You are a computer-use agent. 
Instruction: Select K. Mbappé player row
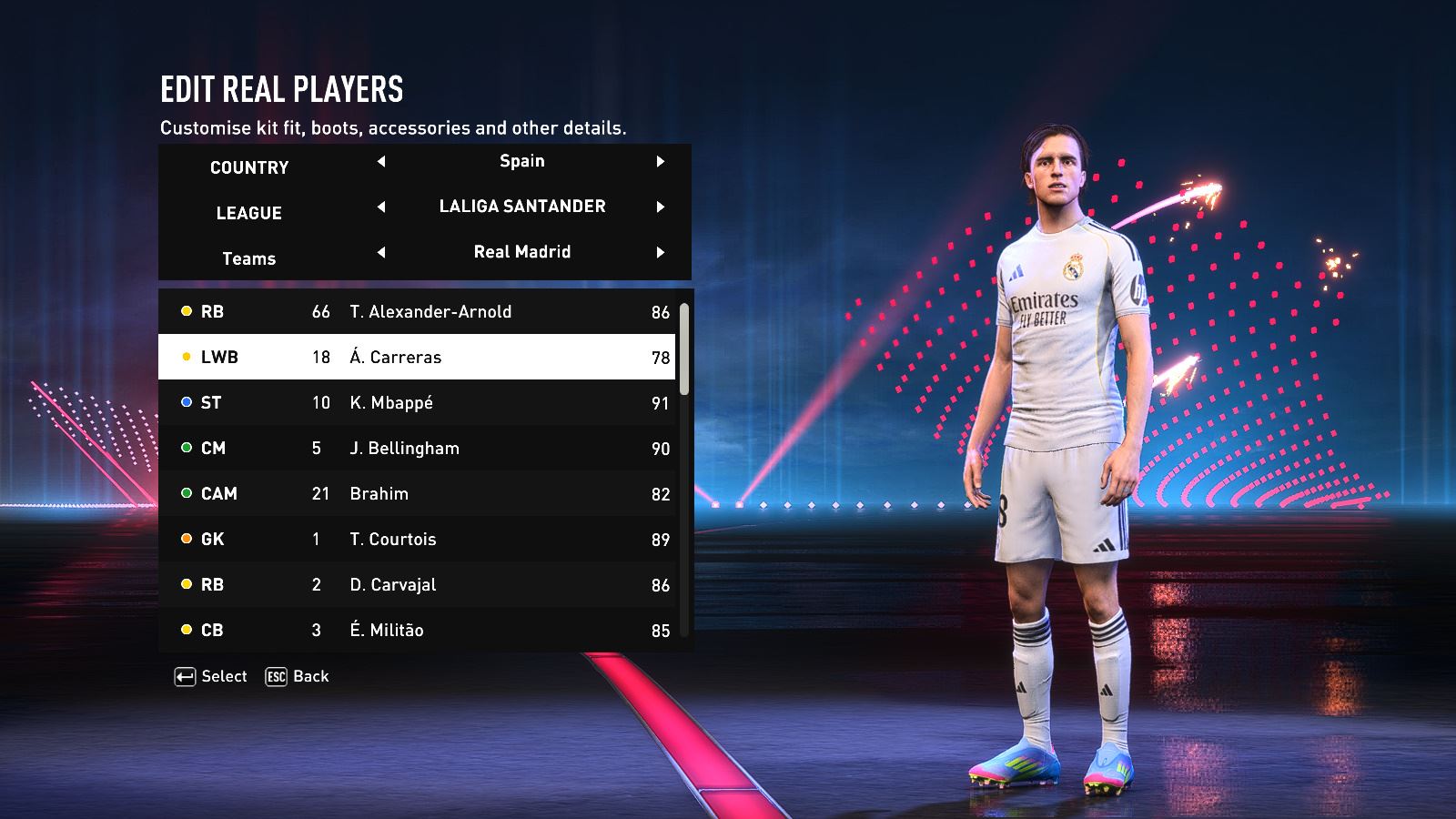pos(419,403)
